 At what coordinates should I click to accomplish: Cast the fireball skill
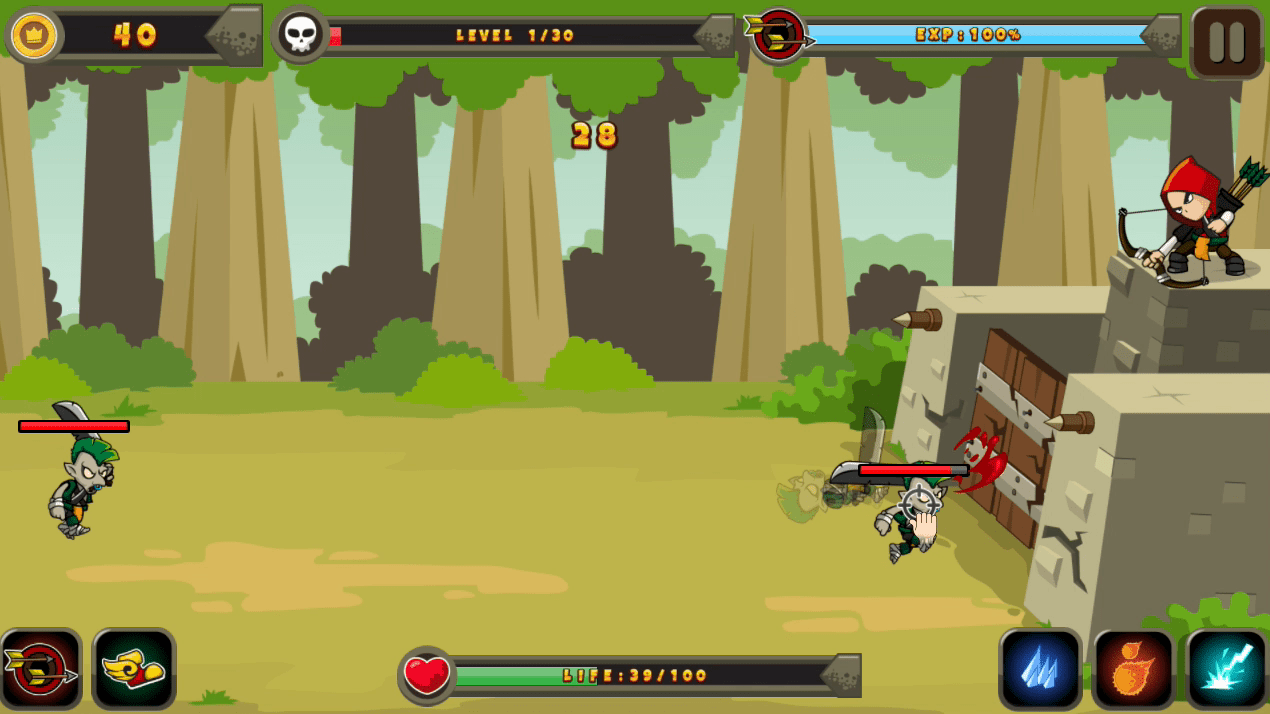[x=1133, y=669]
